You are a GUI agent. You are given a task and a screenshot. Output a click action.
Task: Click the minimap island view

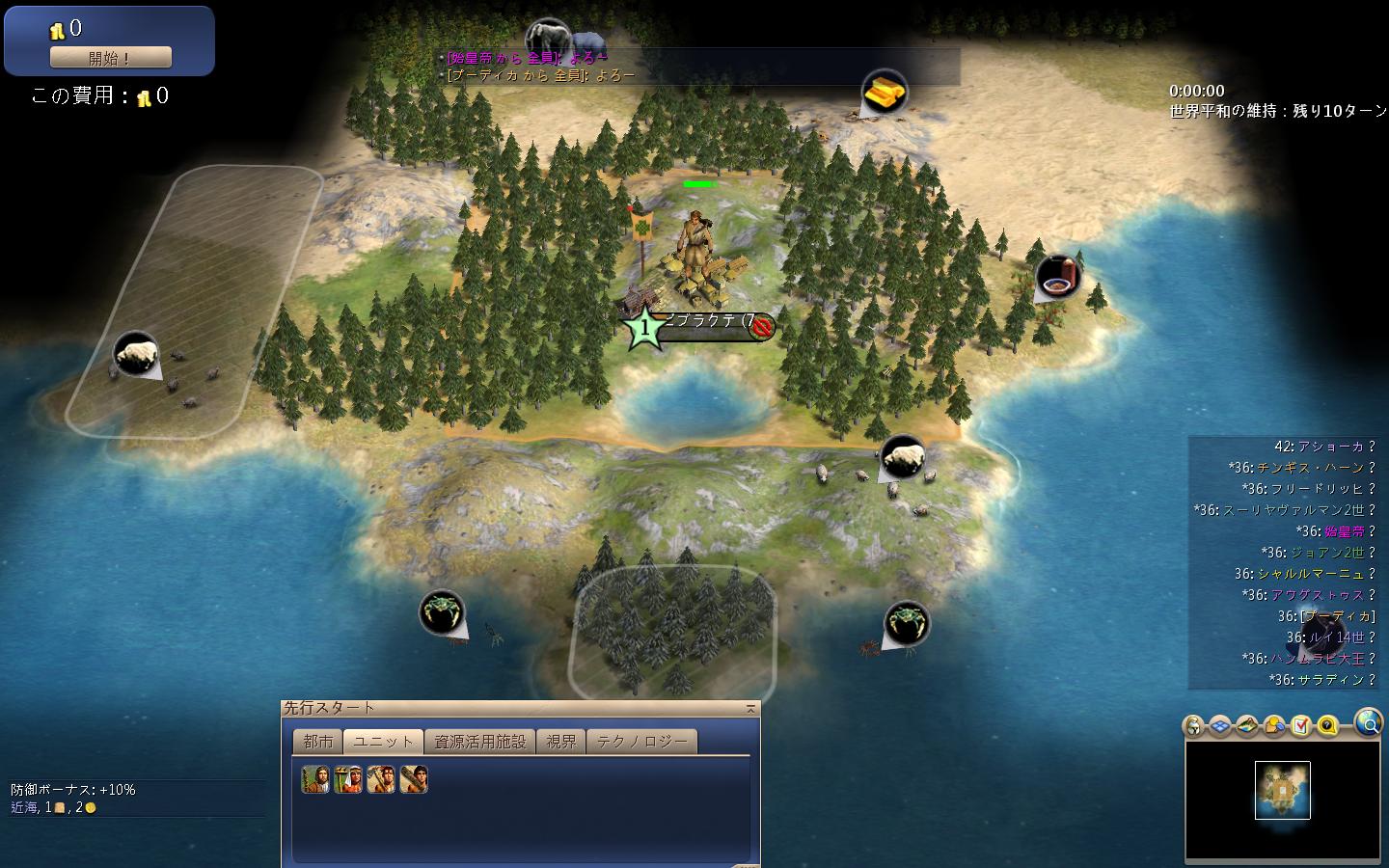(1282, 790)
